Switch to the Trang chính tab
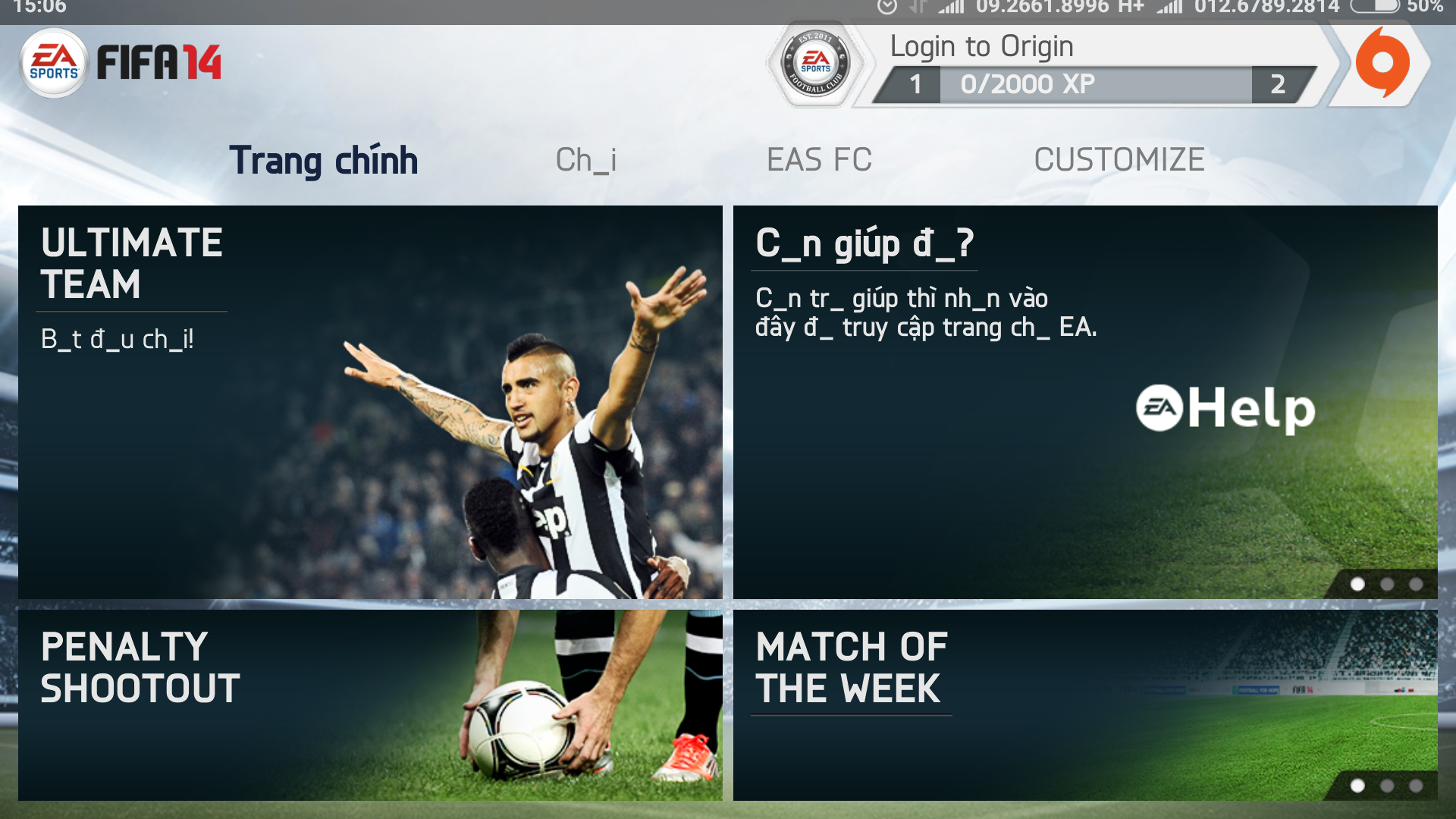The height and width of the screenshot is (819, 1456). click(324, 160)
